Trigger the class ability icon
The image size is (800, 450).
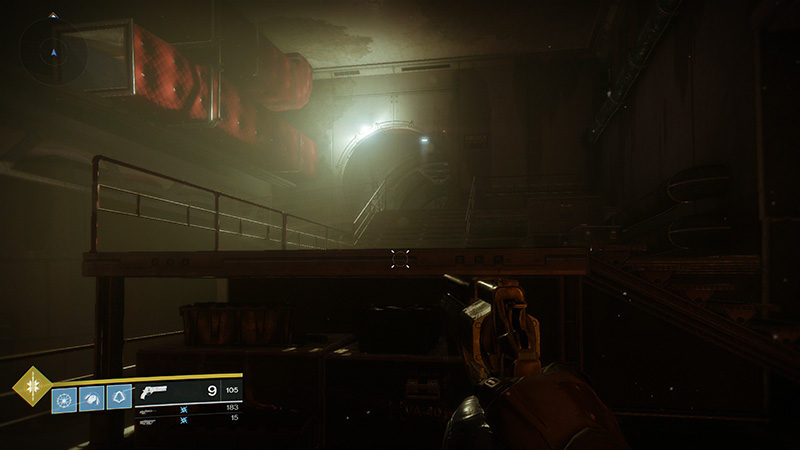[x=119, y=398]
